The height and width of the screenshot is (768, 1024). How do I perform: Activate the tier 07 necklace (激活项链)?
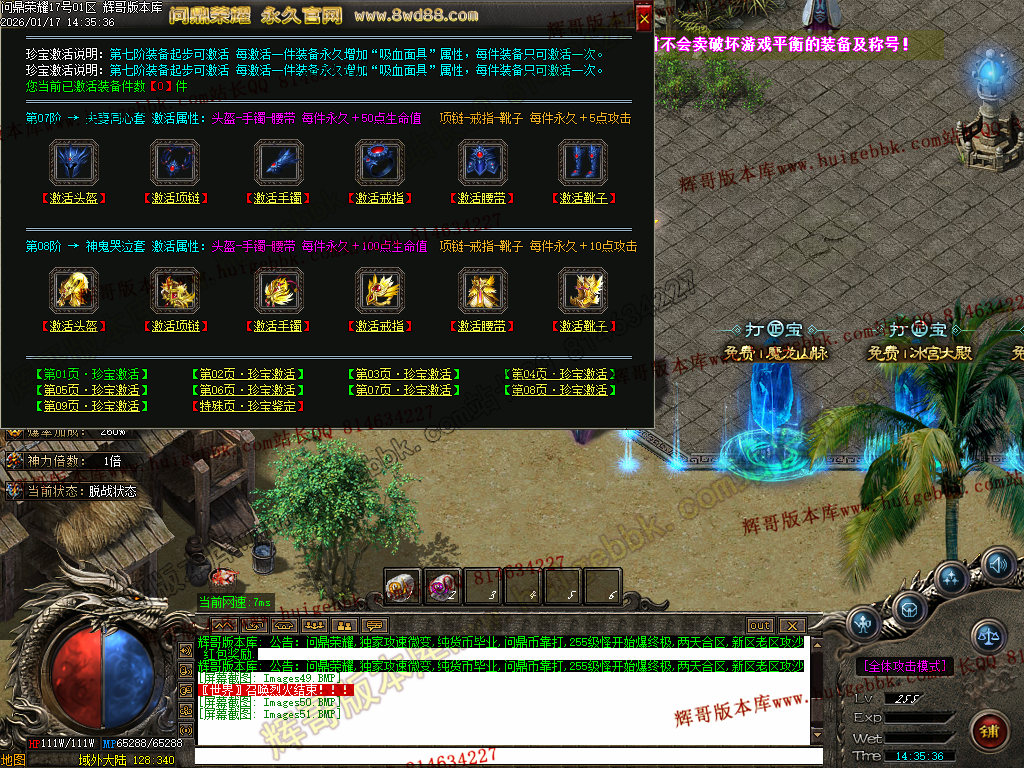pyautogui.click(x=176, y=198)
